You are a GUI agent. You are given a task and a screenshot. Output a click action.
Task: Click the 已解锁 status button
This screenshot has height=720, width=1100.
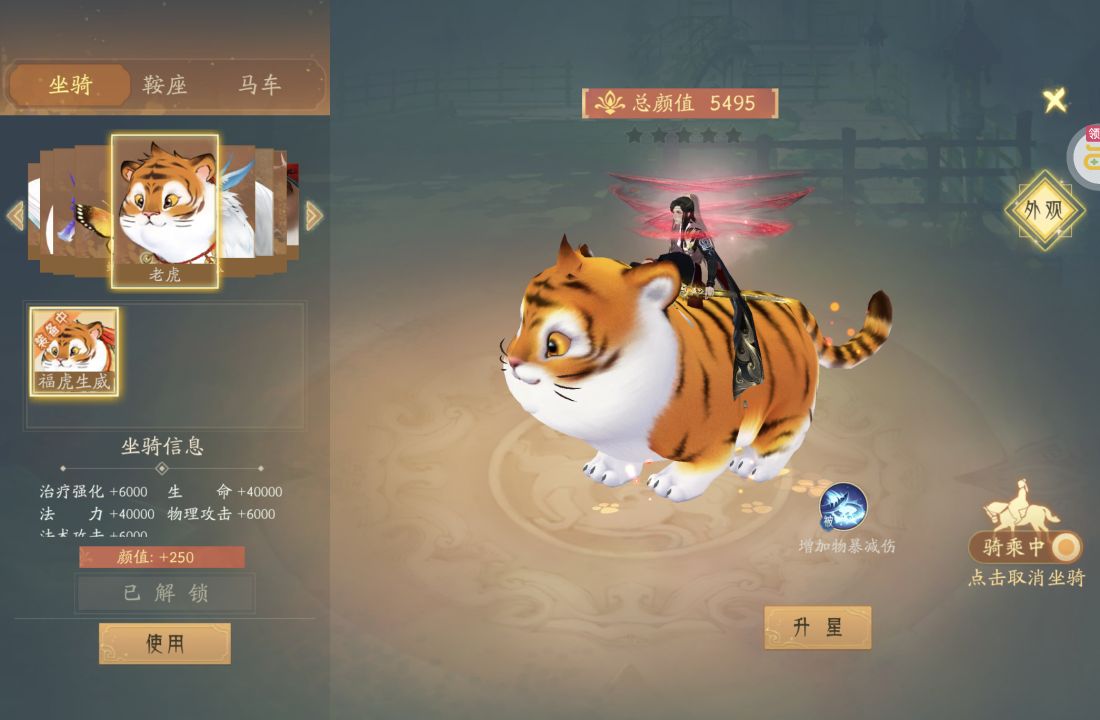(165, 593)
